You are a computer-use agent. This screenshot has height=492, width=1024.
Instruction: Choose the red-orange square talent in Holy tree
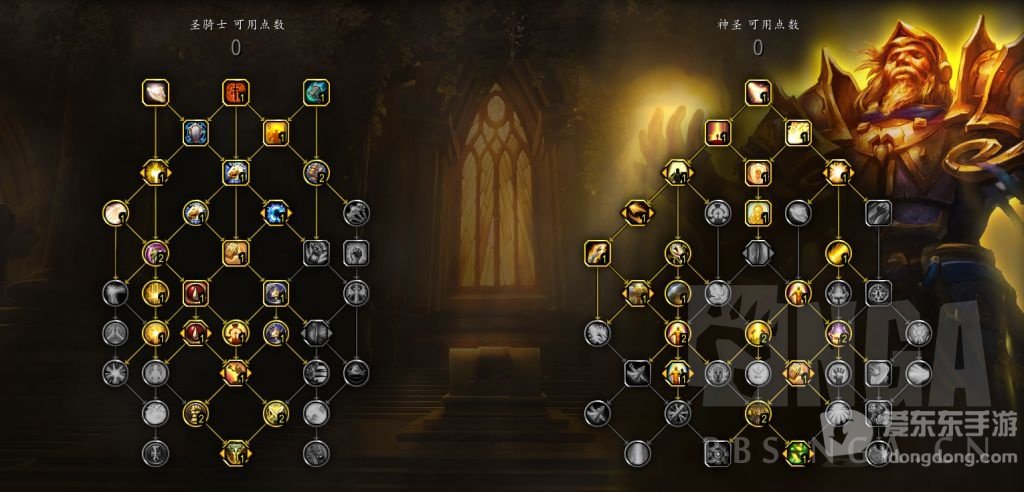(718, 132)
